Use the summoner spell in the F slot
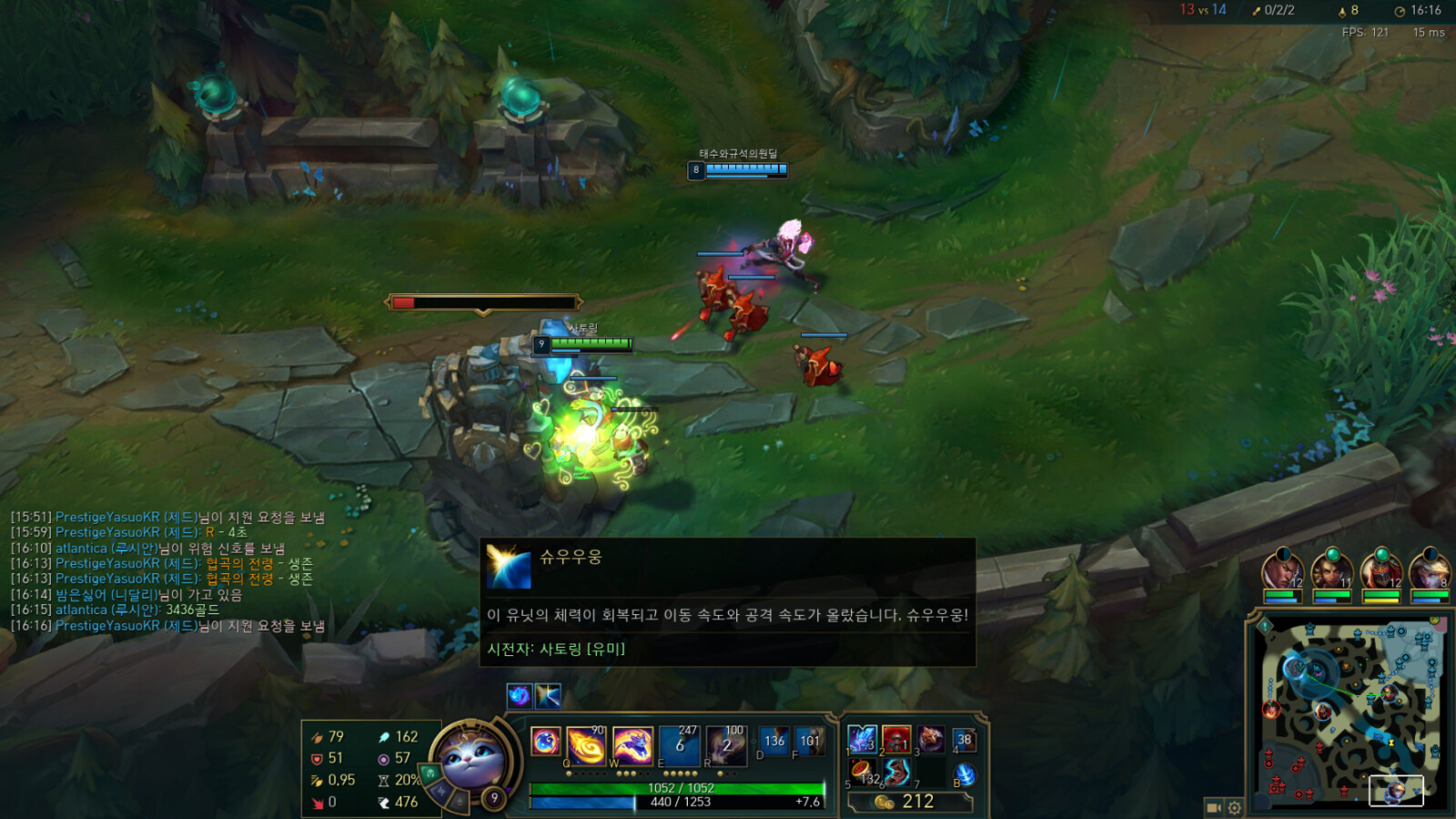Viewport: 1456px width, 819px height. 808,741
